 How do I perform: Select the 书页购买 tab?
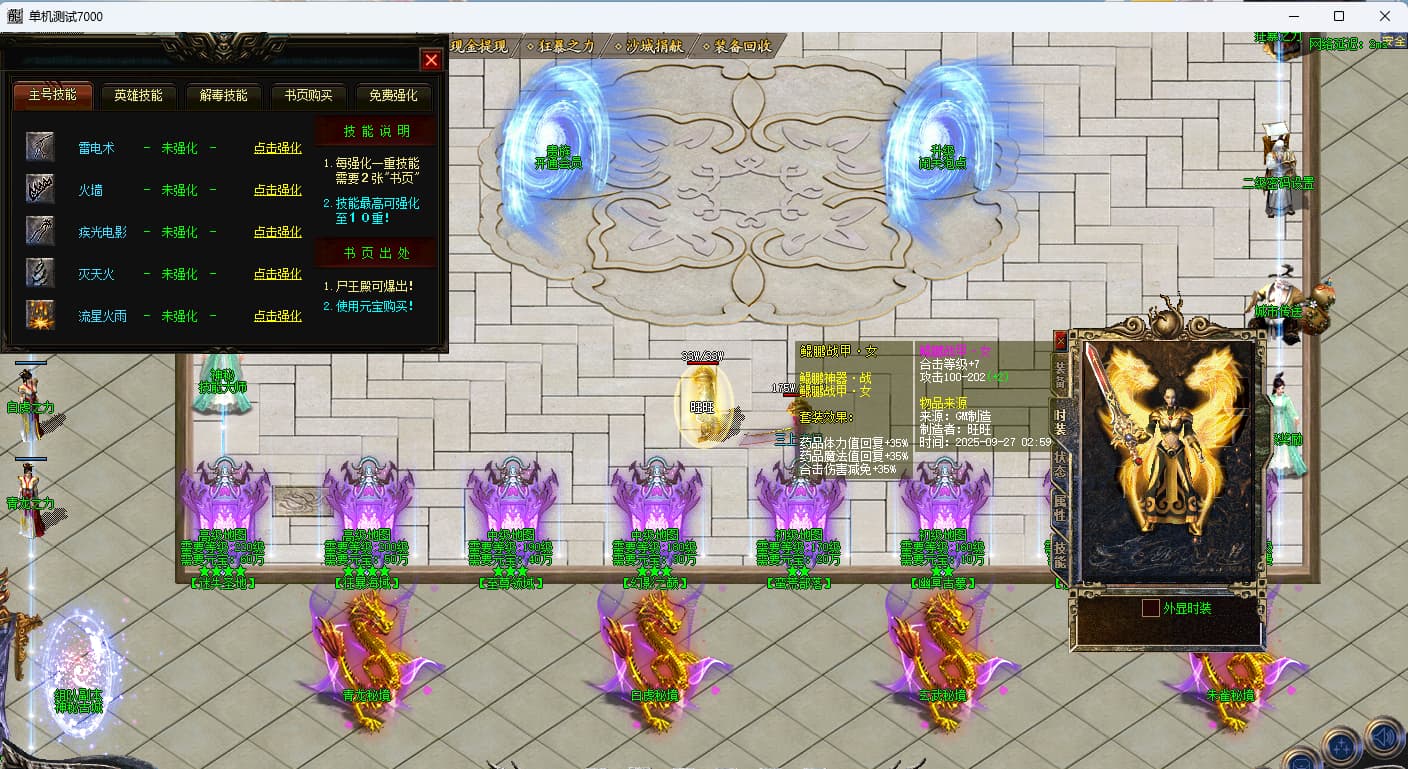(x=308, y=96)
